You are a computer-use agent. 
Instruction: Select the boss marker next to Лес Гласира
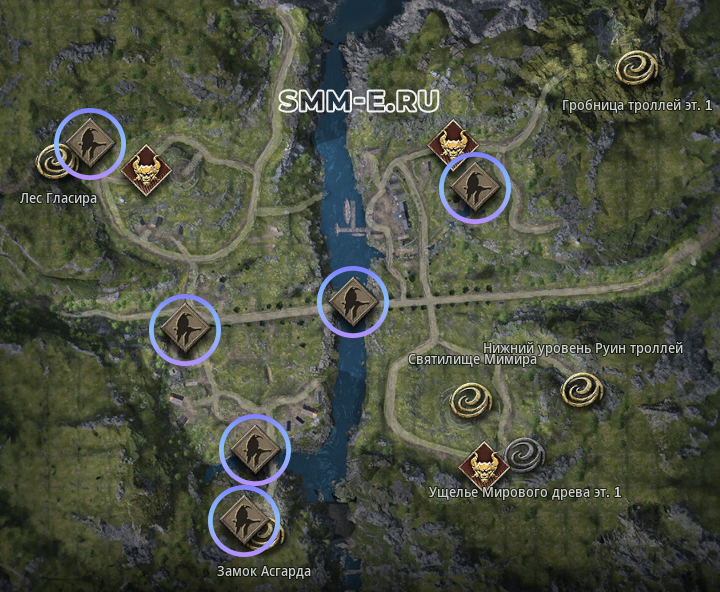145,170
